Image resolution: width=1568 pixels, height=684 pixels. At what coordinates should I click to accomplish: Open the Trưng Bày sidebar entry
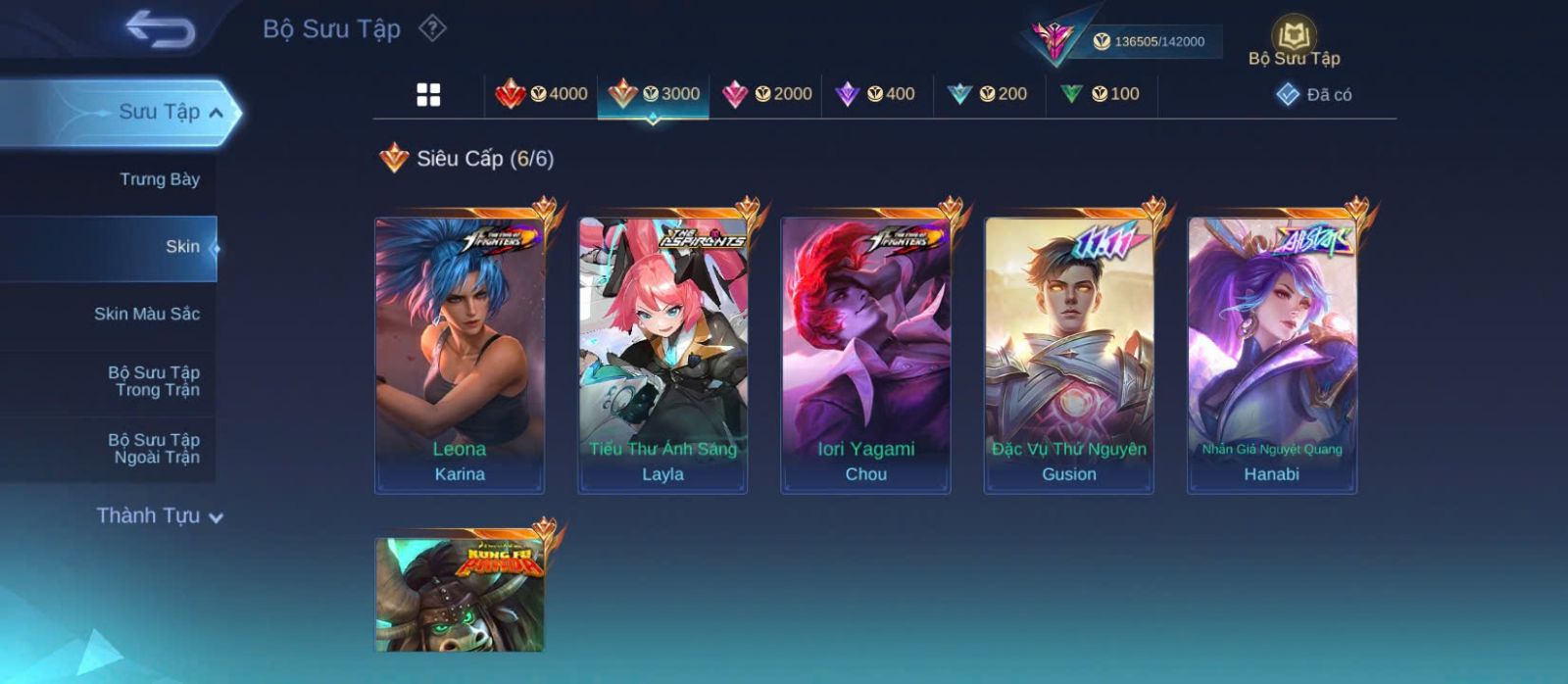pyautogui.click(x=159, y=179)
